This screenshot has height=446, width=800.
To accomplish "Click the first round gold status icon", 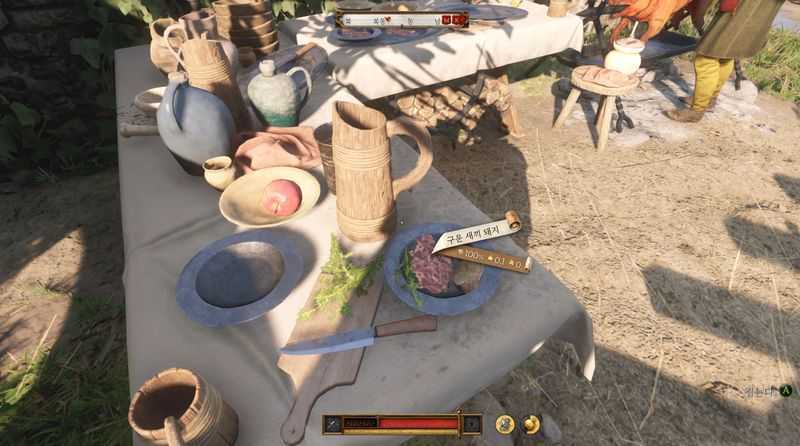I will click(505, 424).
